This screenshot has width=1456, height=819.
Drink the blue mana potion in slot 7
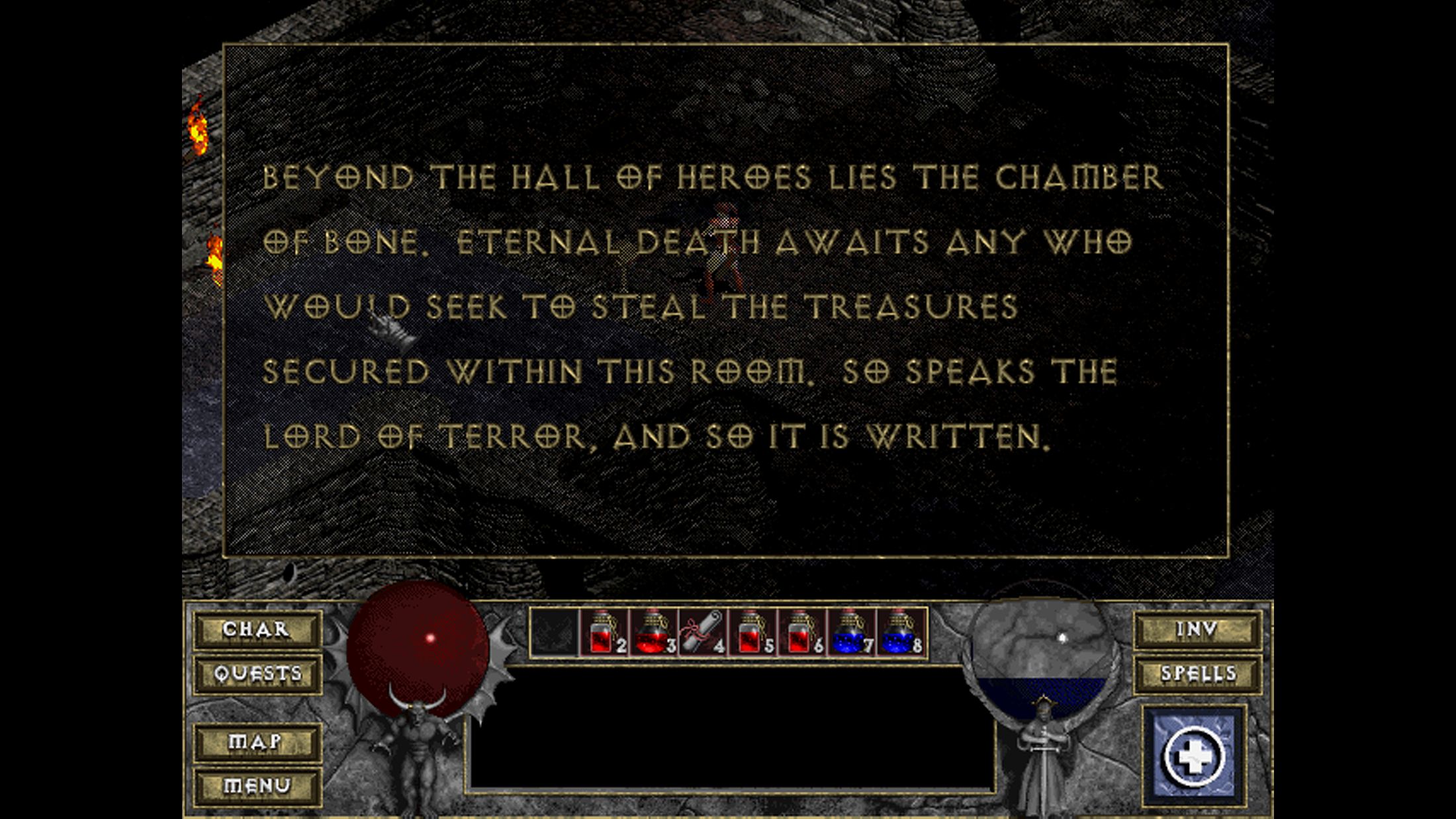pyautogui.click(x=851, y=633)
